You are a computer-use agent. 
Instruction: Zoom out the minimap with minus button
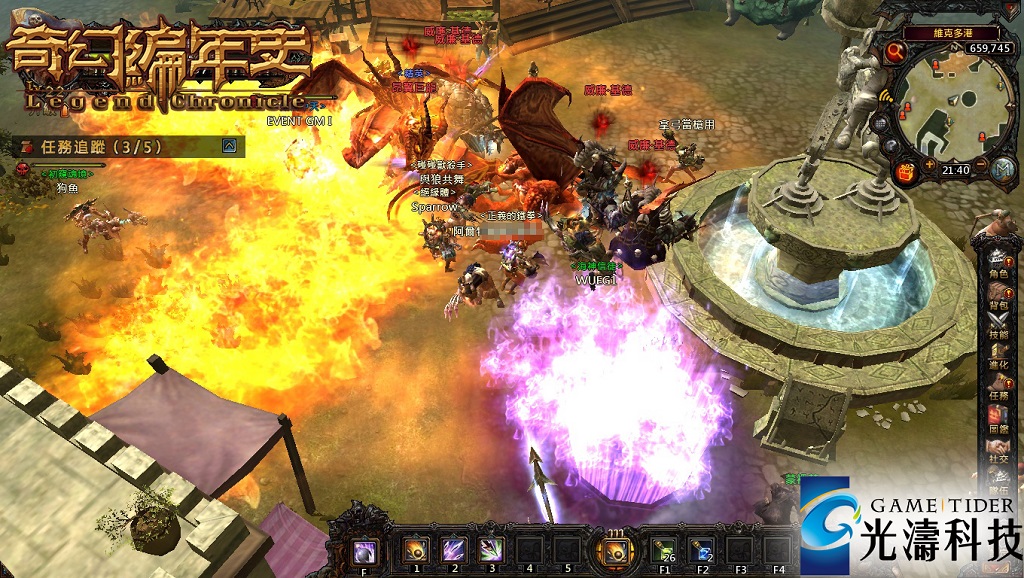(981, 163)
